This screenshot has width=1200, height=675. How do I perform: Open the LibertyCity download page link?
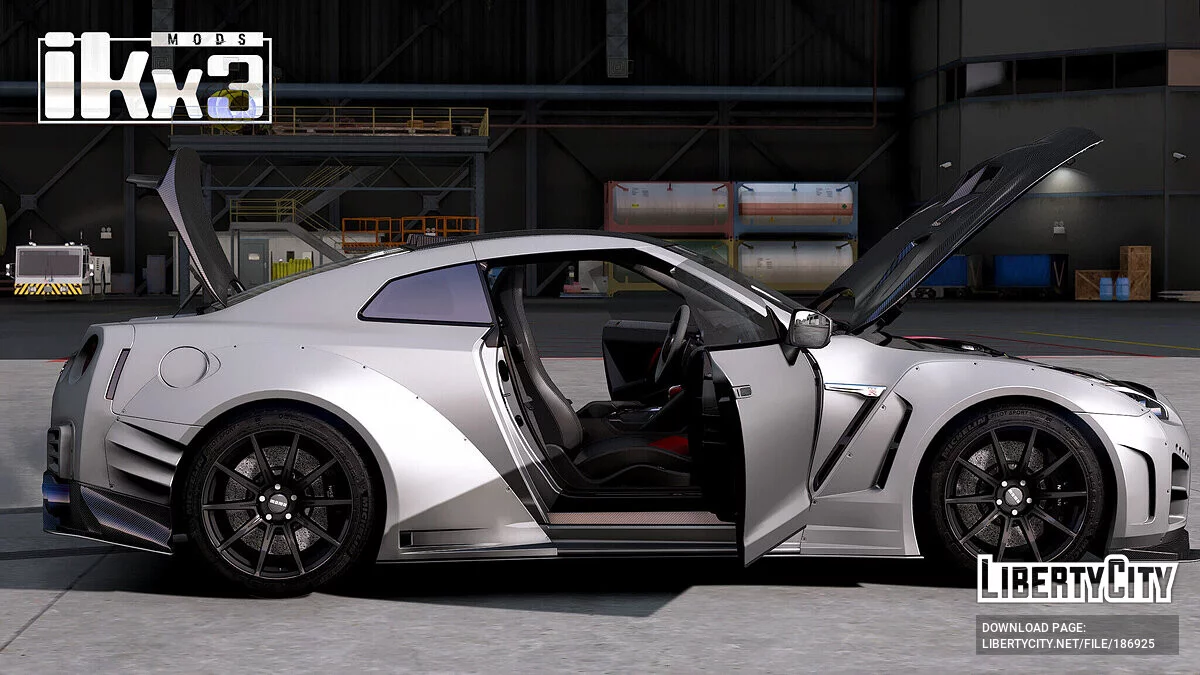click(x=1068, y=644)
